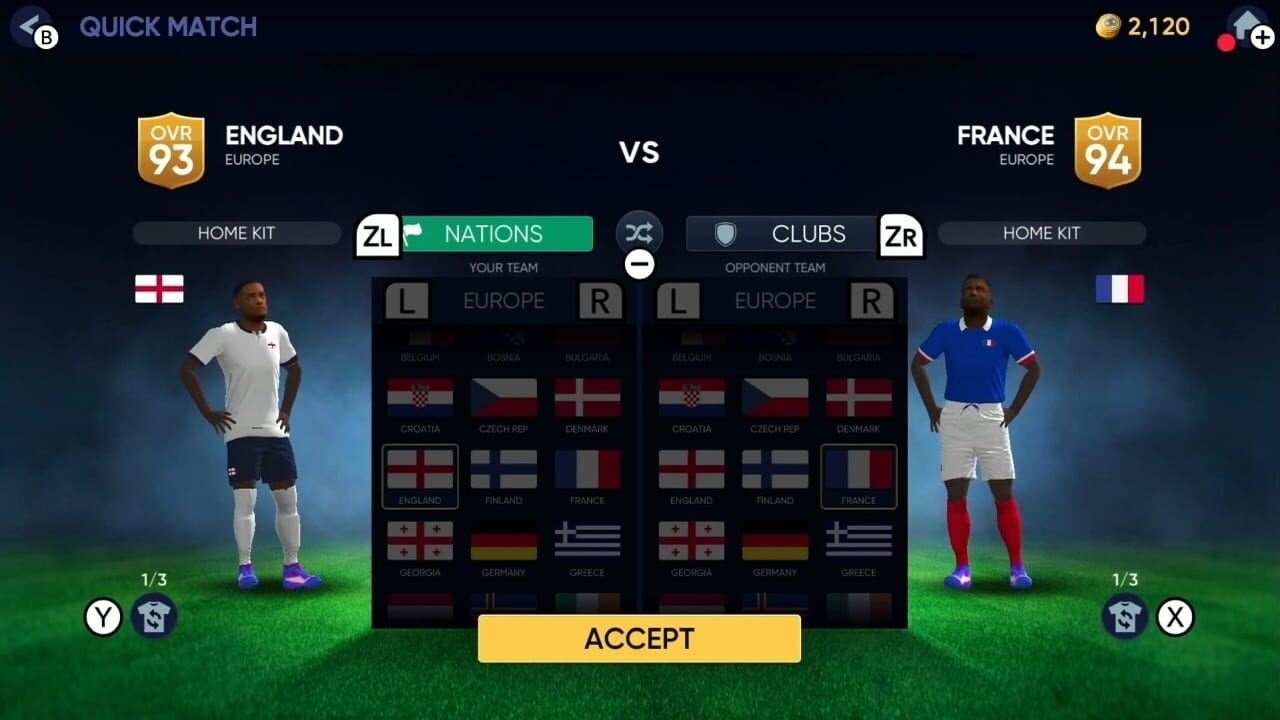The image size is (1280, 720).
Task: Collapse team selection using the minus toggle
Action: pyautogui.click(x=639, y=263)
